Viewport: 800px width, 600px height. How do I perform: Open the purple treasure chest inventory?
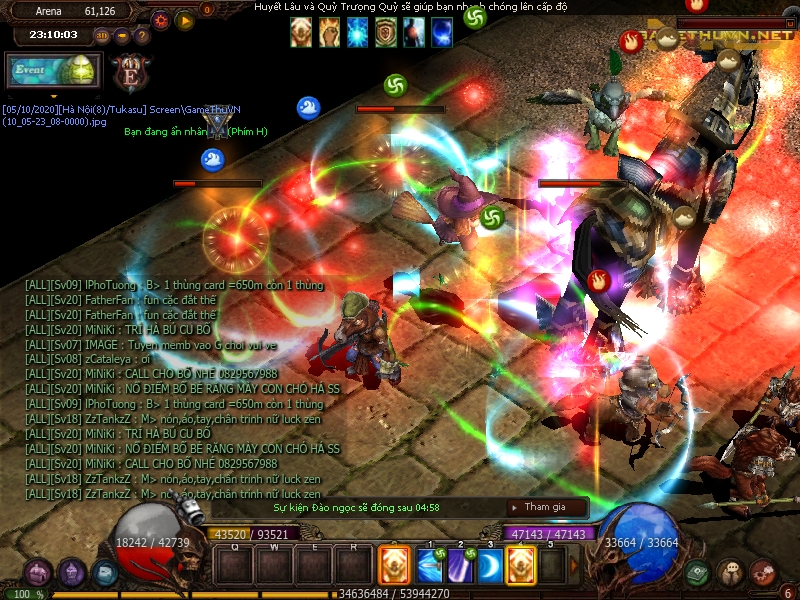tap(38, 573)
